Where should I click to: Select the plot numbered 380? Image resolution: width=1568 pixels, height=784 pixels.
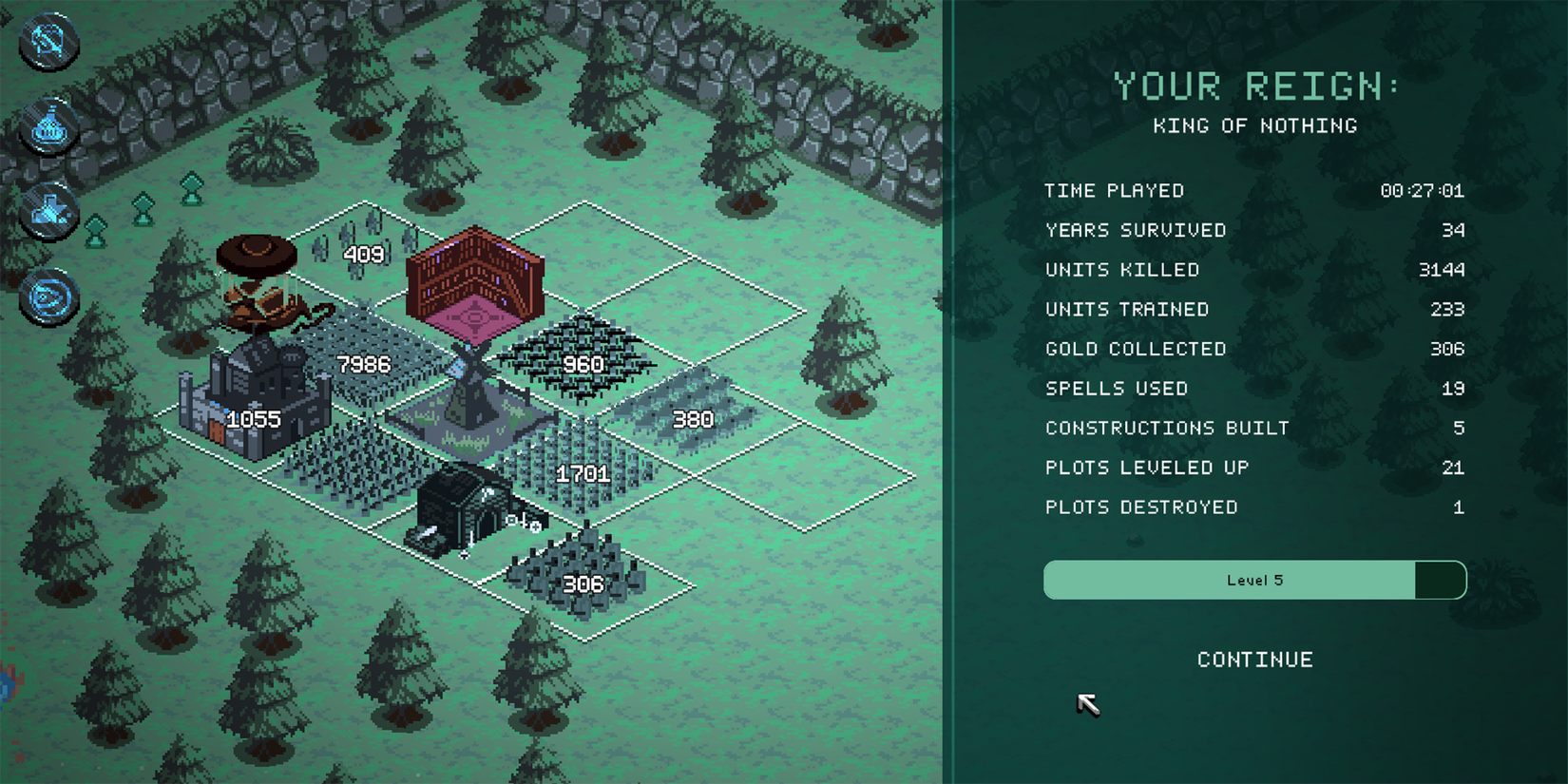point(693,418)
